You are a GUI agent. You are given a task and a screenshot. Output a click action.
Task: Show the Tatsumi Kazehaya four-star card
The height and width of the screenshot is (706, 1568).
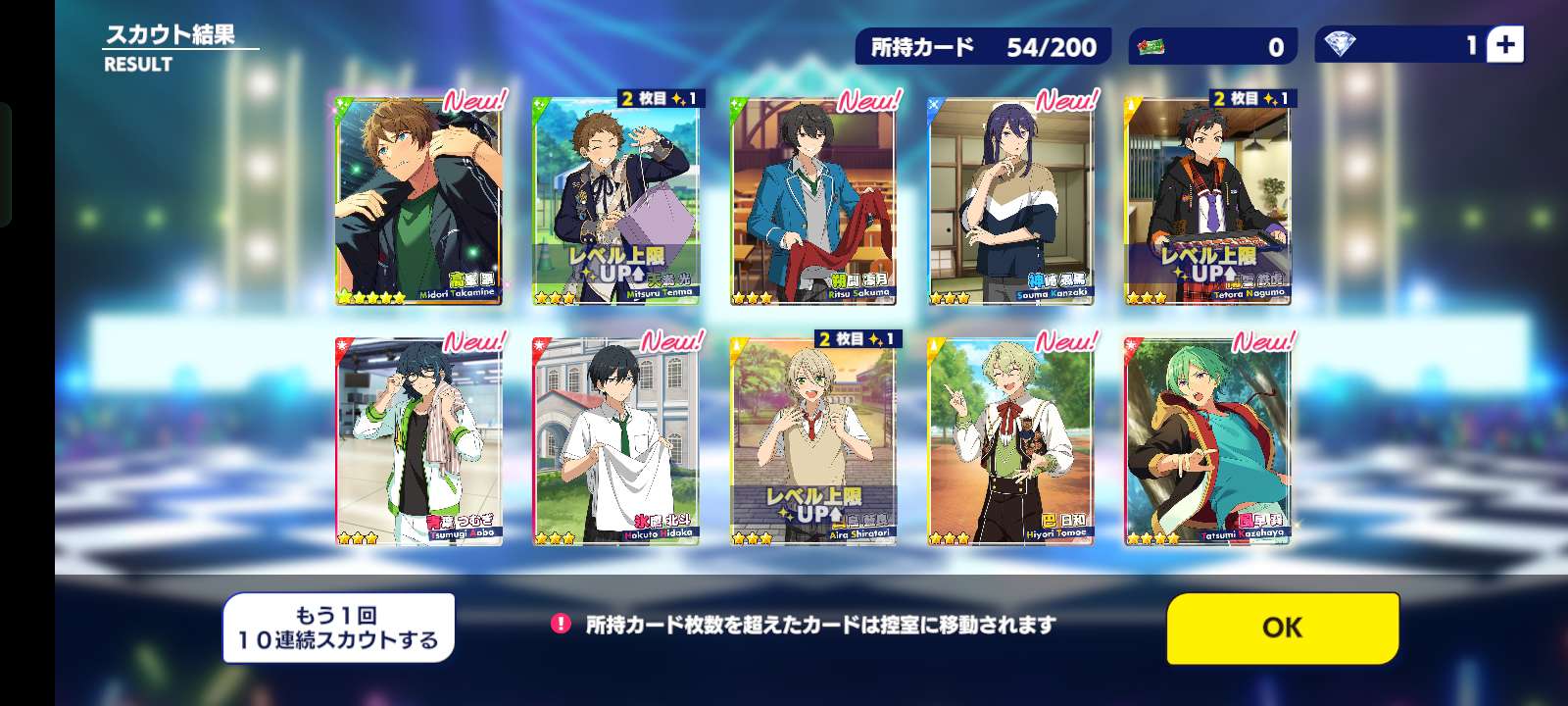tap(1206, 441)
